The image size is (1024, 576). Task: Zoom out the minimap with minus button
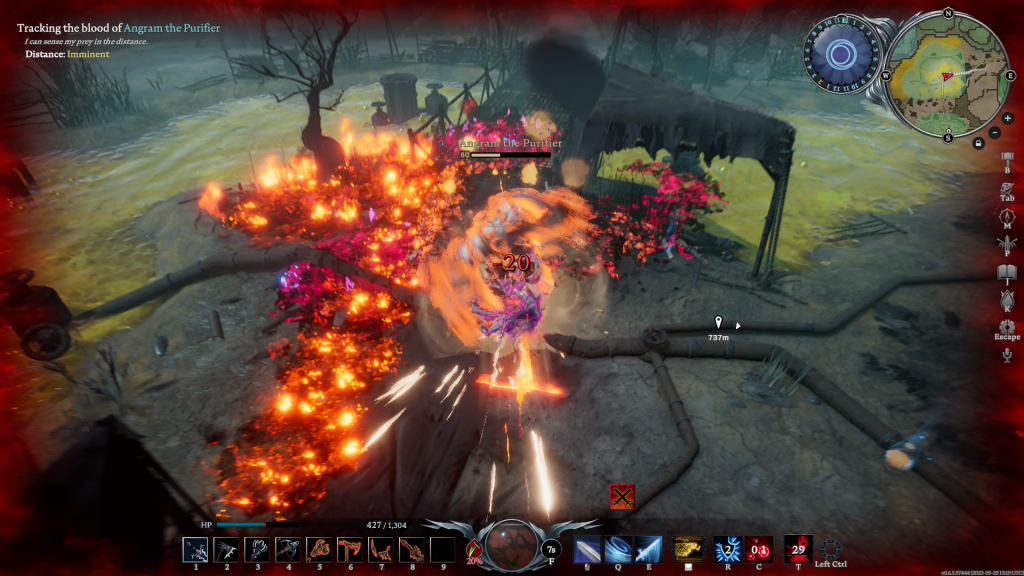pos(993,133)
